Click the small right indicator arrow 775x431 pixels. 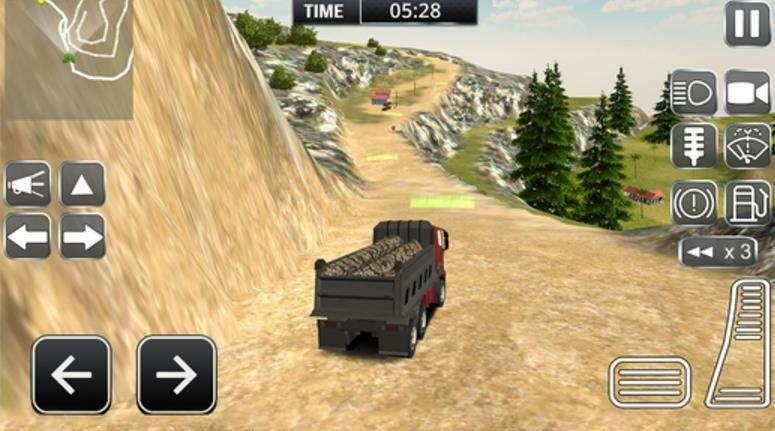[x=82, y=237]
